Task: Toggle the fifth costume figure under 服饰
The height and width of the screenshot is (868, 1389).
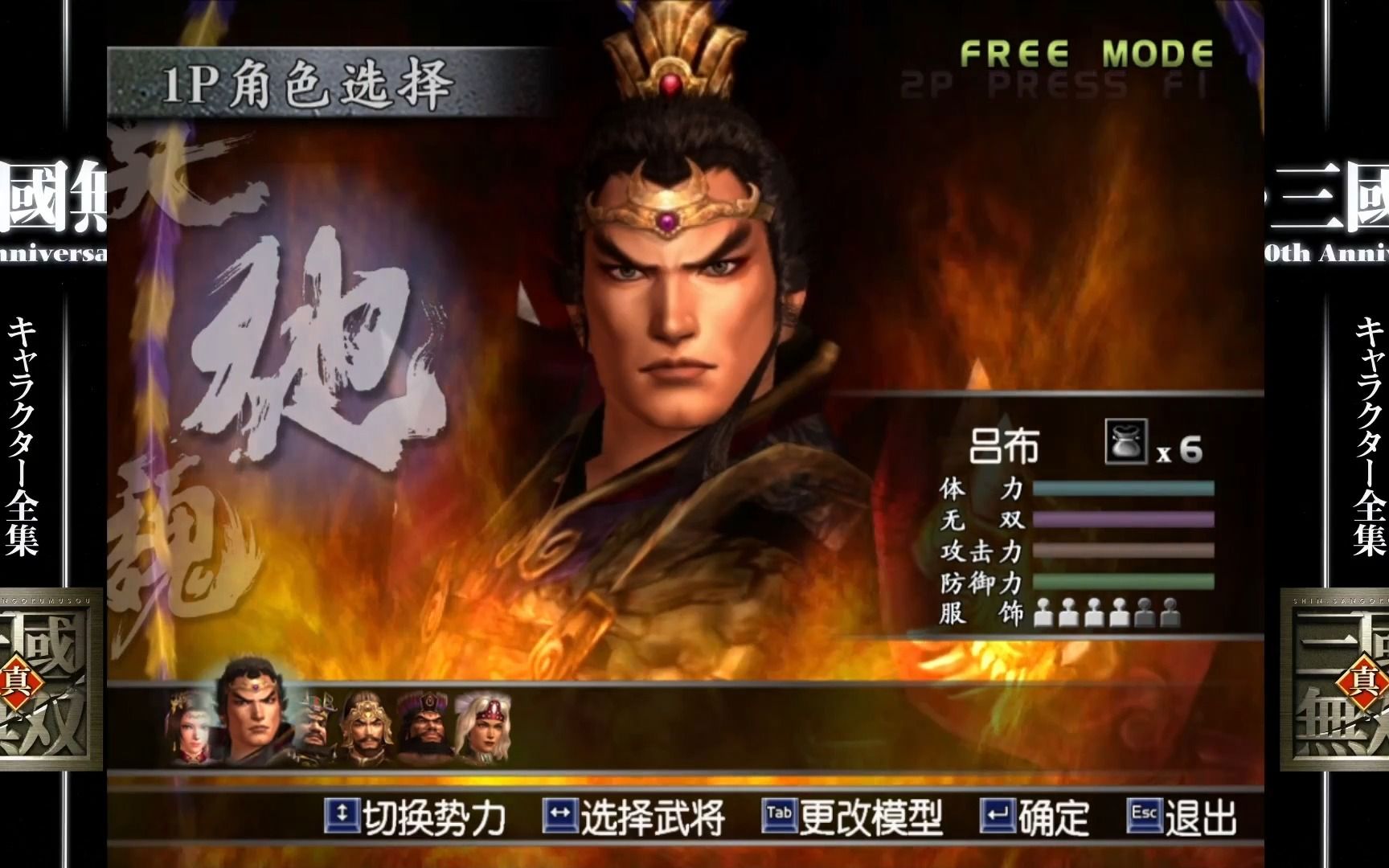Action: 1145,612
